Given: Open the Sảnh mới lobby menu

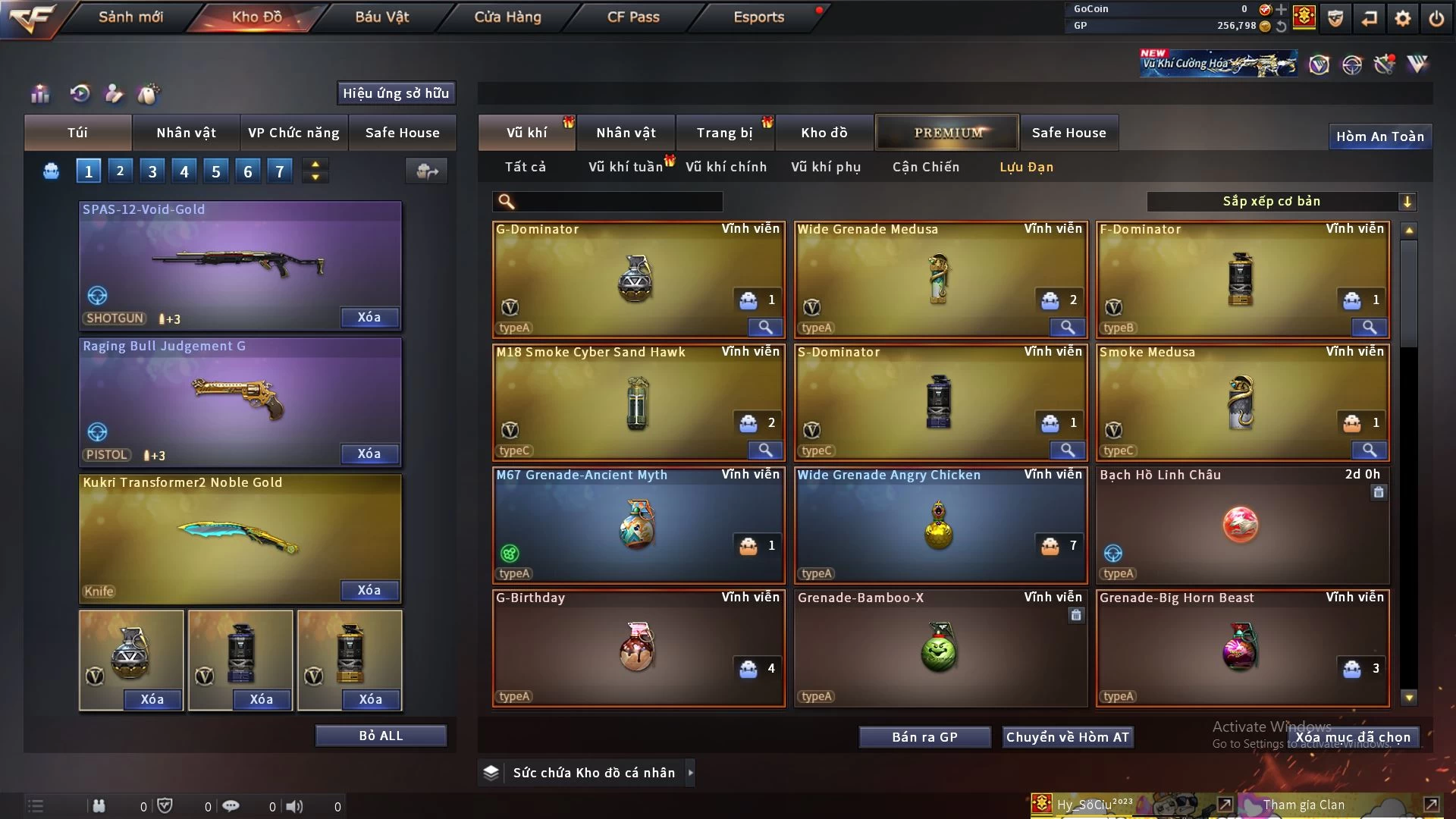Looking at the screenshot, I should tap(130, 17).
